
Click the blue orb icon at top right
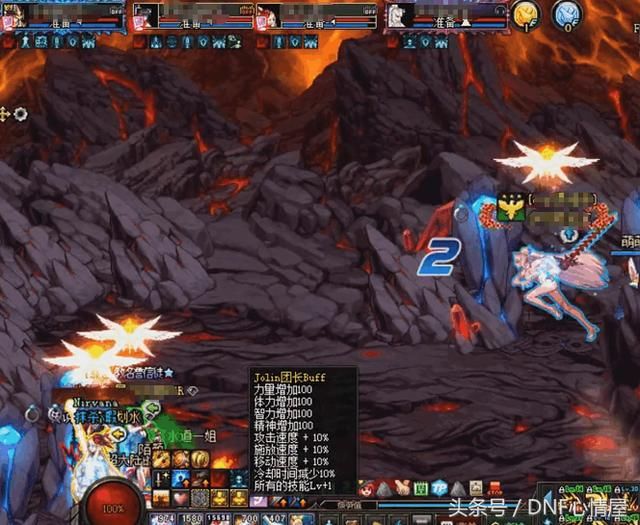click(x=567, y=14)
